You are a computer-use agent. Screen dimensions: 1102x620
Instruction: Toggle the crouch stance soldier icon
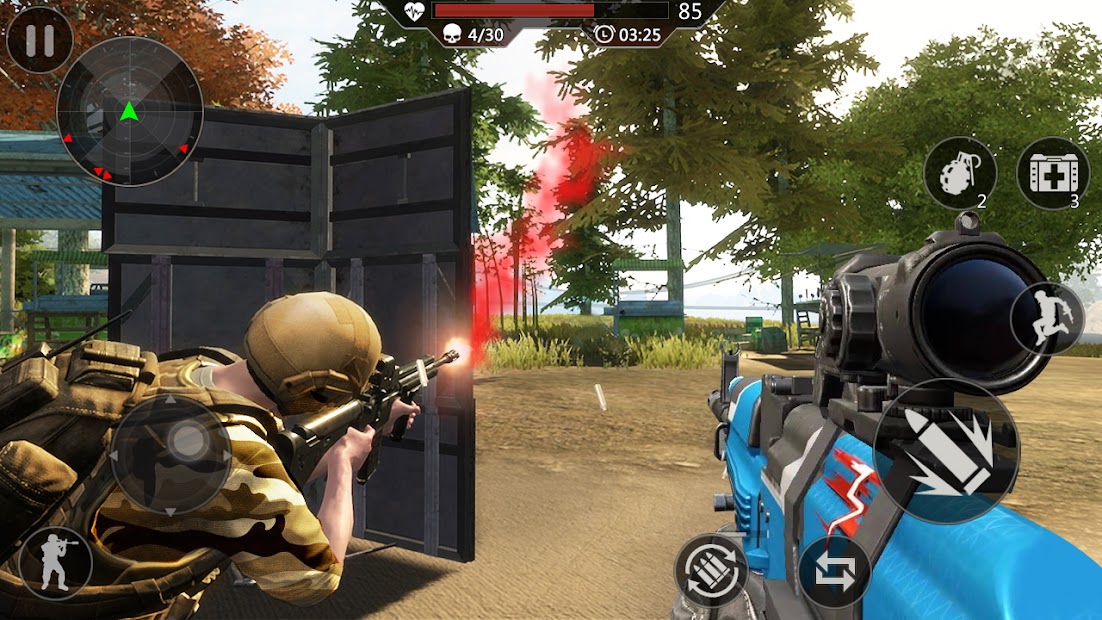coord(55,562)
